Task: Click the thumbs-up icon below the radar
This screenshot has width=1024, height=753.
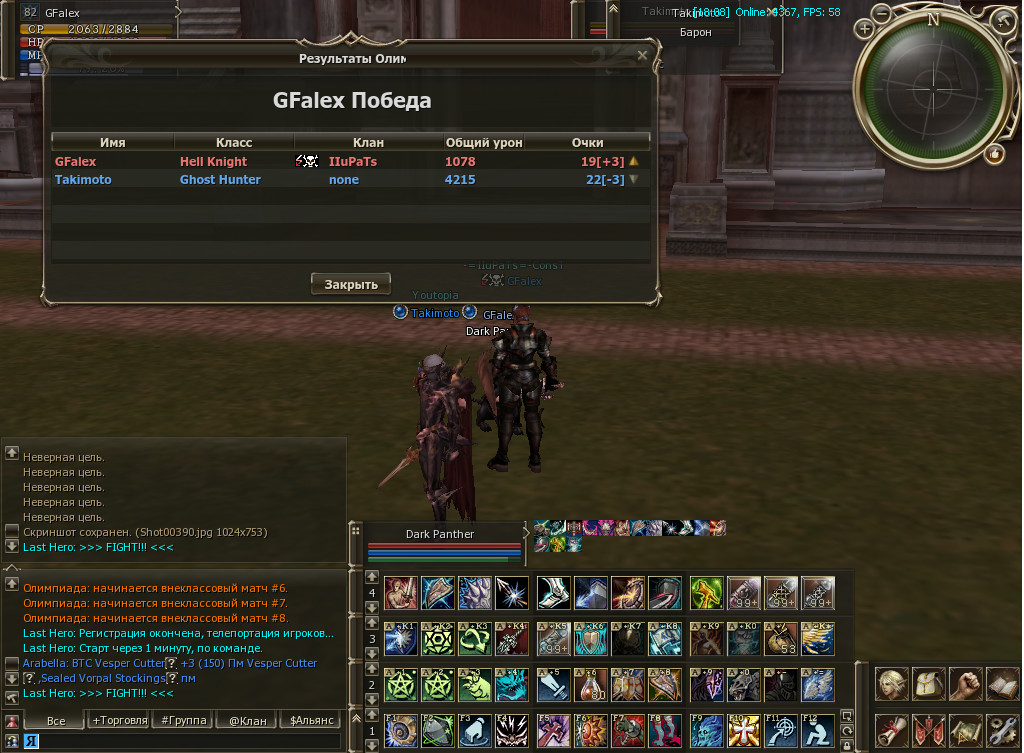Action: 994,153
